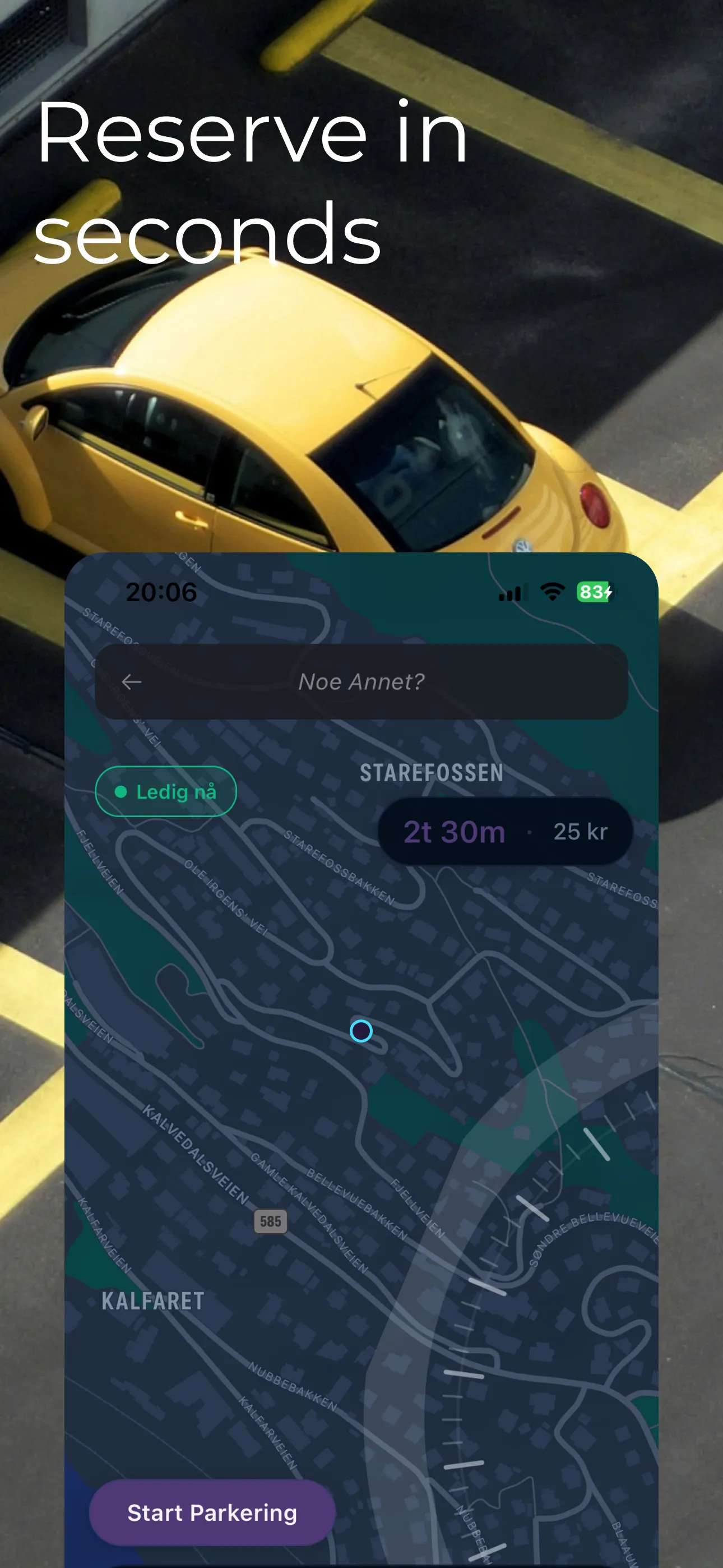Tap the battery indicator showing 83

[x=594, y=591]
